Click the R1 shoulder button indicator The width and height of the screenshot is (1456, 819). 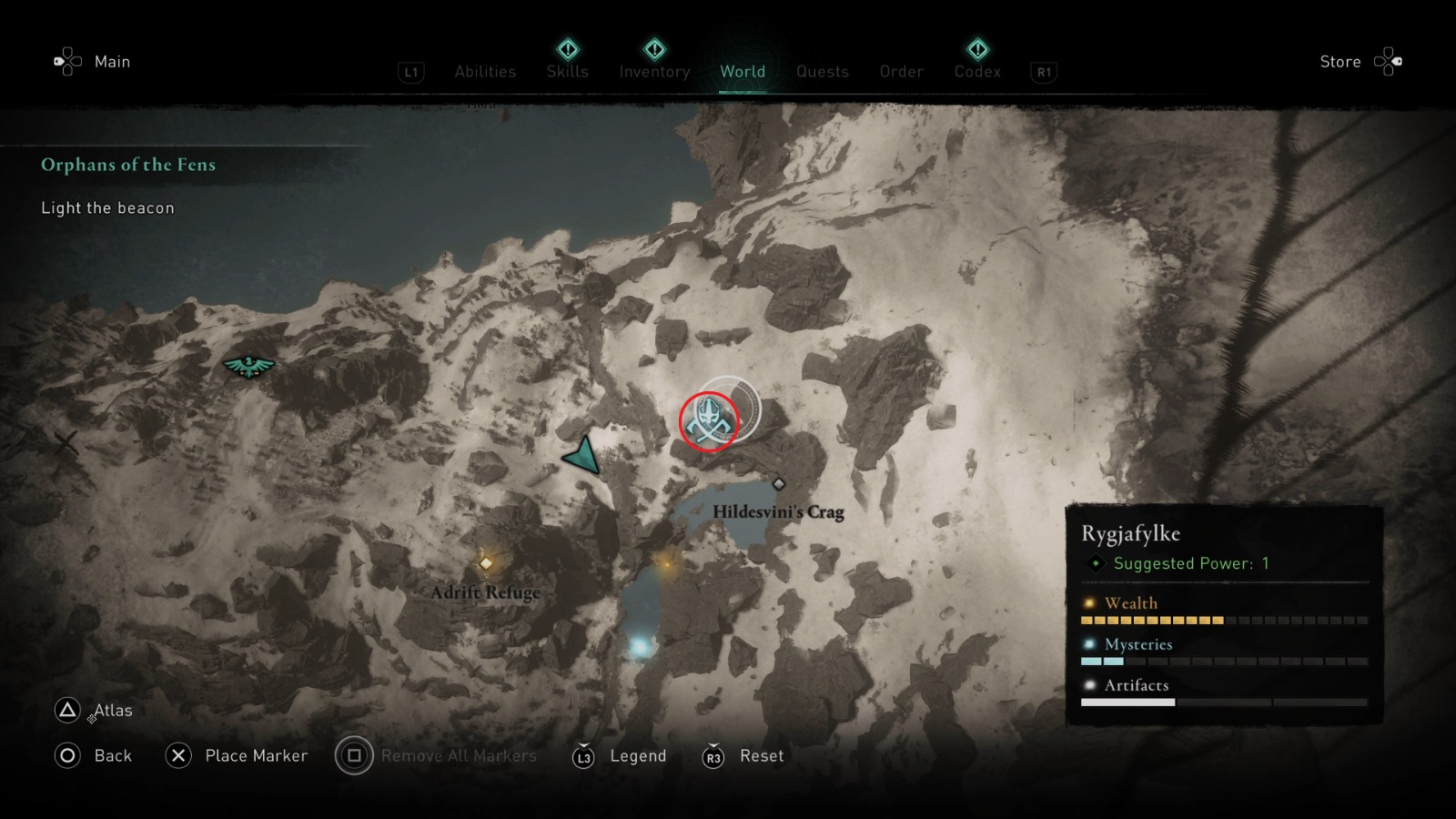click(1043, 72)
